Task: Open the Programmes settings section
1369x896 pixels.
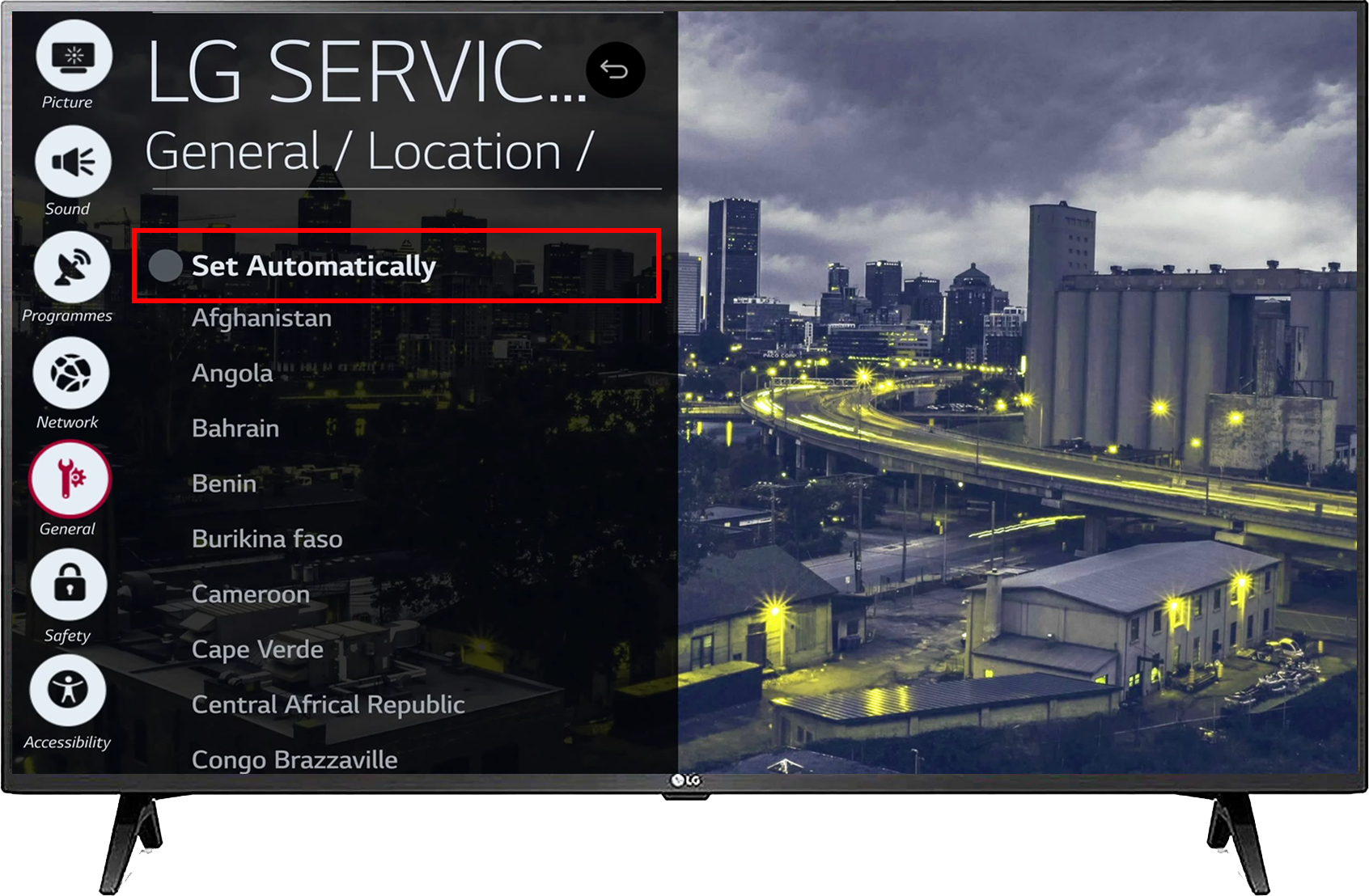Action: click(x=72, y=268)
